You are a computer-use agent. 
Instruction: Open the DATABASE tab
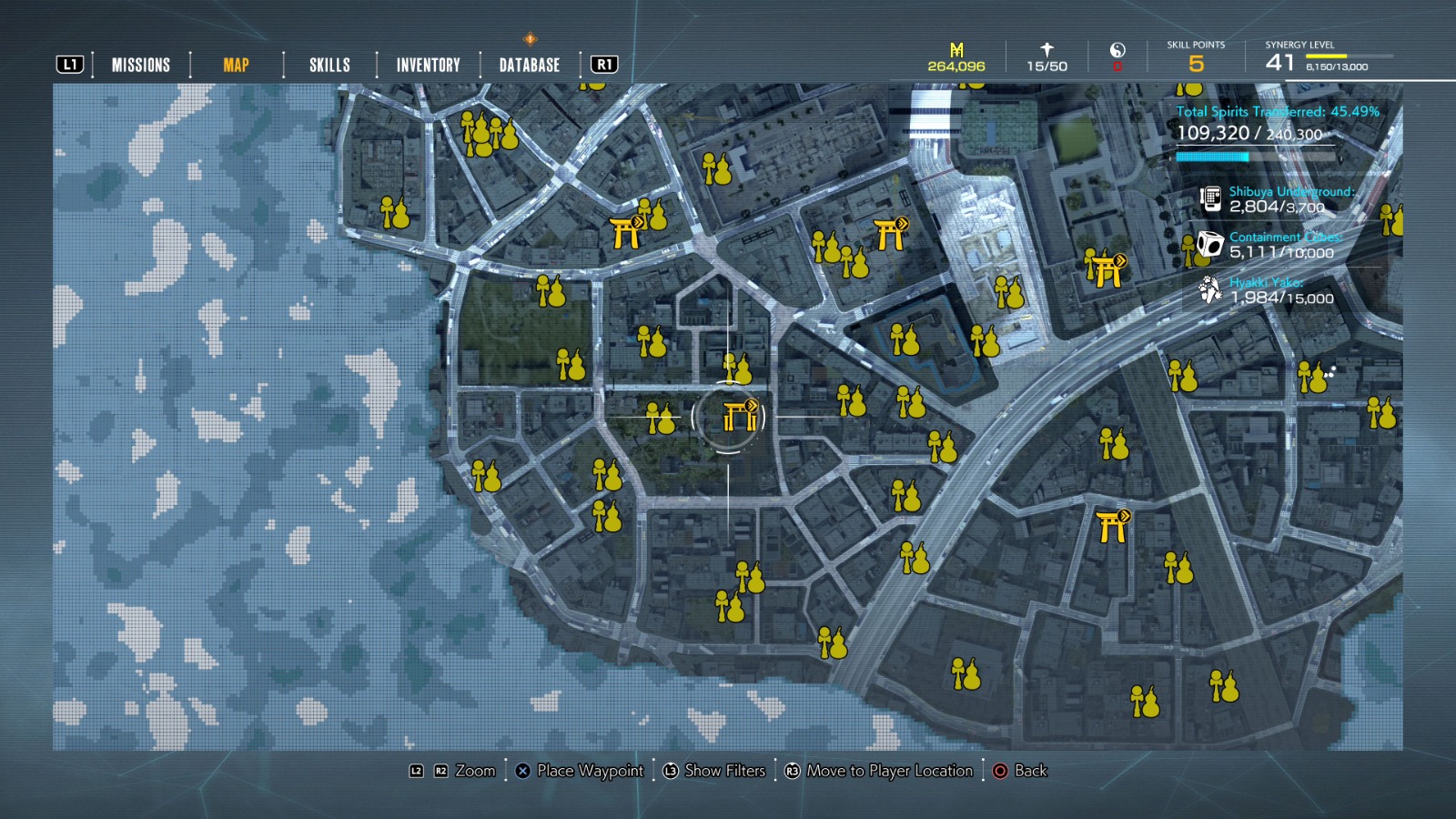(528, 65)
